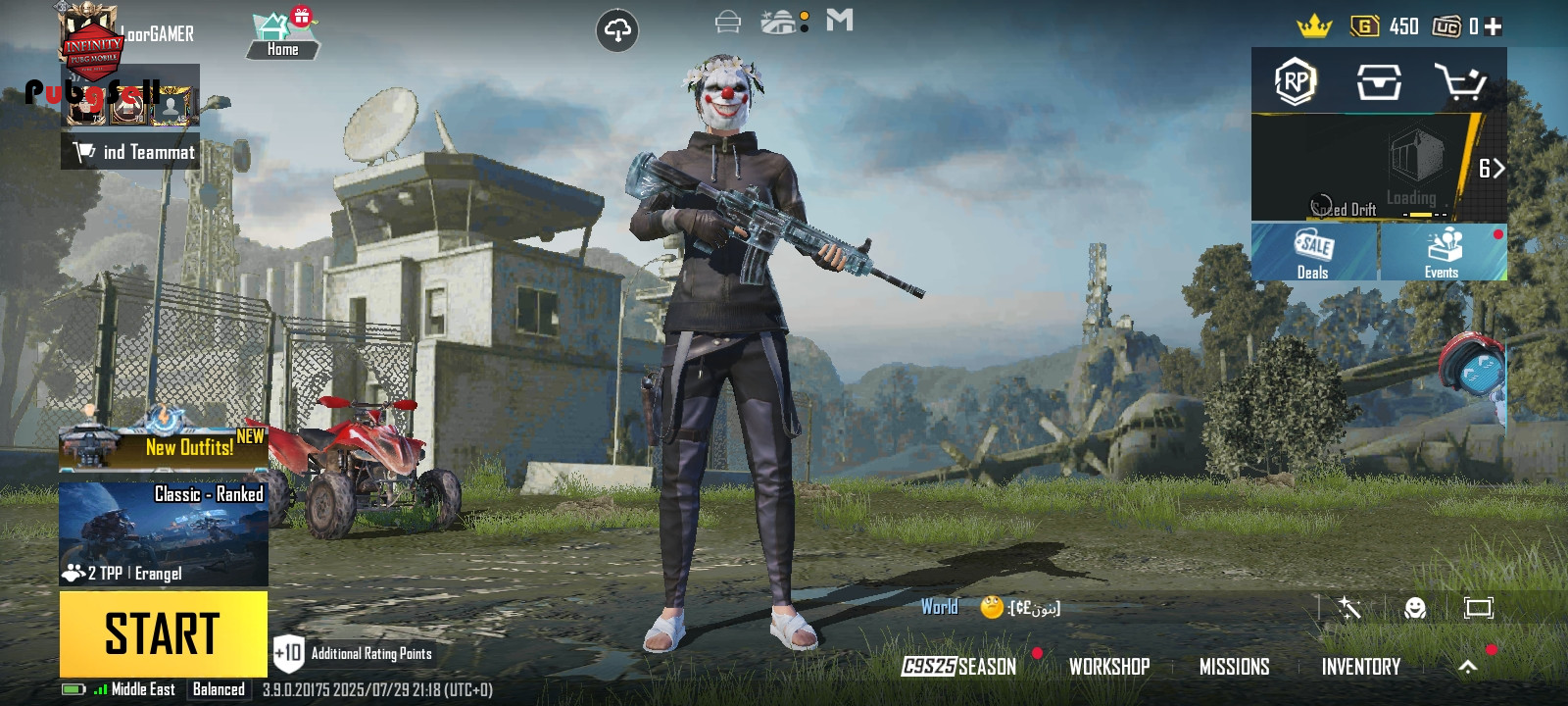The width and height of the screenshot is (1568, 706).
Task: Open the Inventory menu
Action: click(1360, 667)
